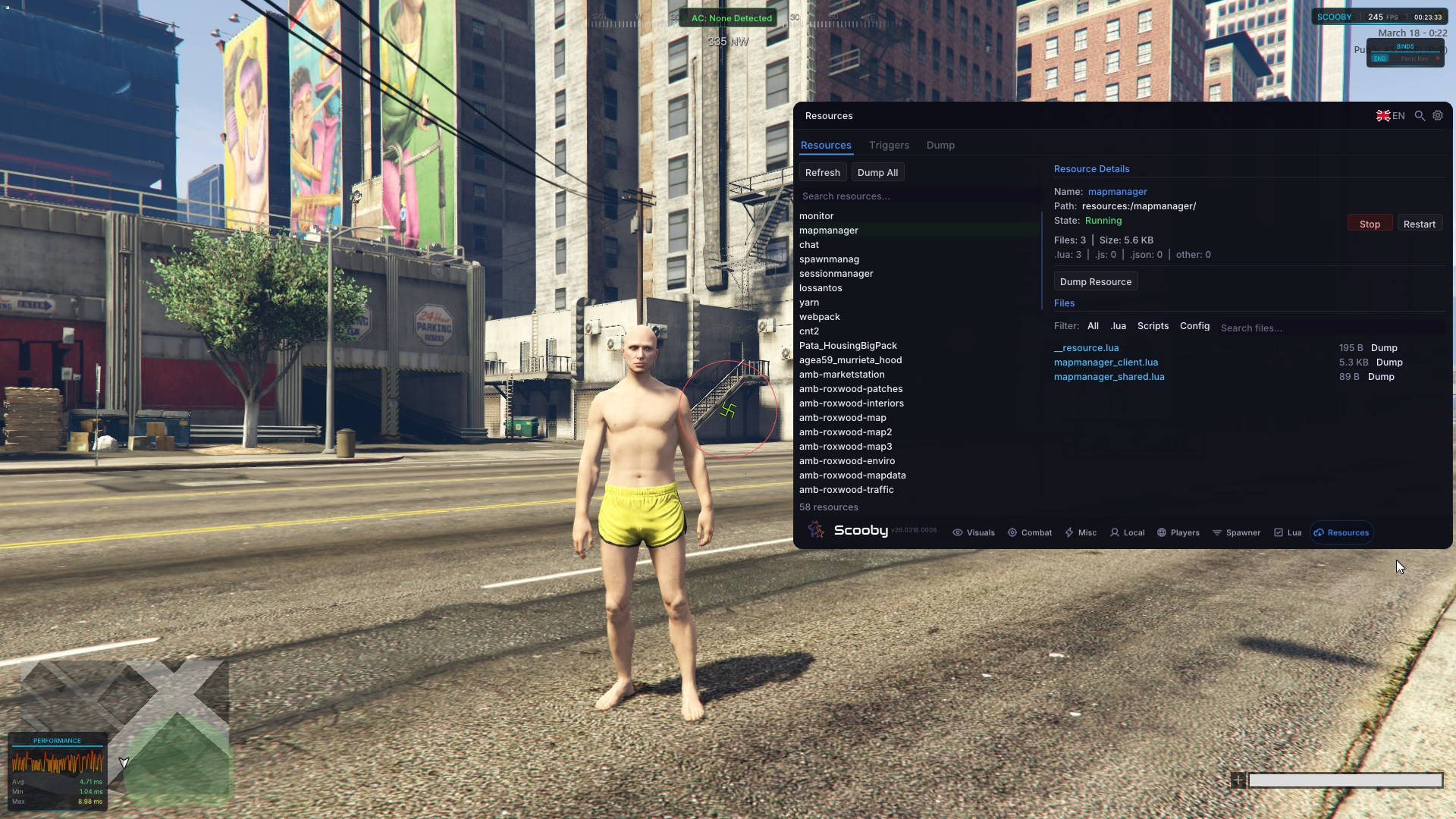Click the Lua checkbox icon

click(x=1279, y=532)
